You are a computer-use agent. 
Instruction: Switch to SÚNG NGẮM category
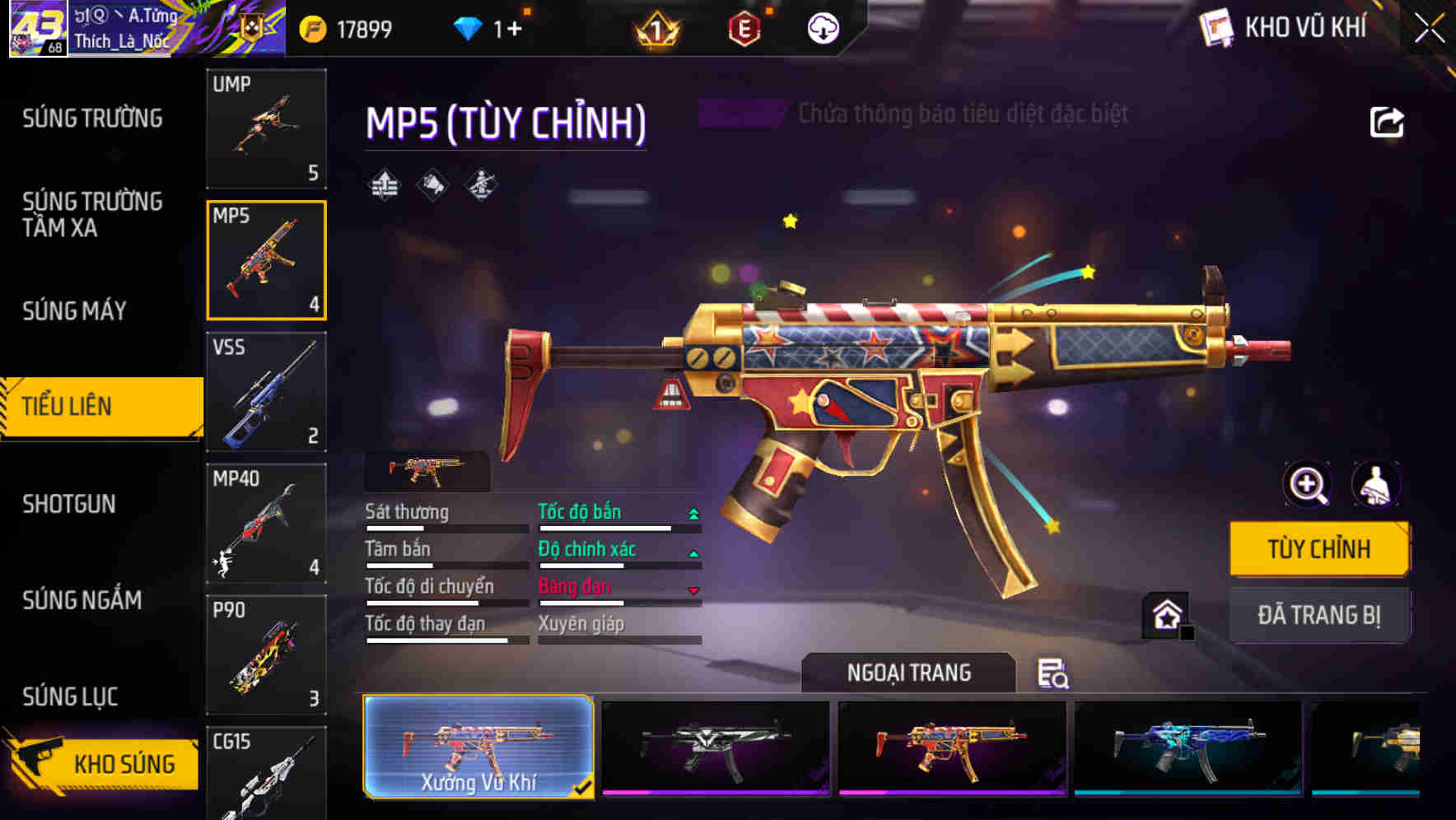pos(82,600)
